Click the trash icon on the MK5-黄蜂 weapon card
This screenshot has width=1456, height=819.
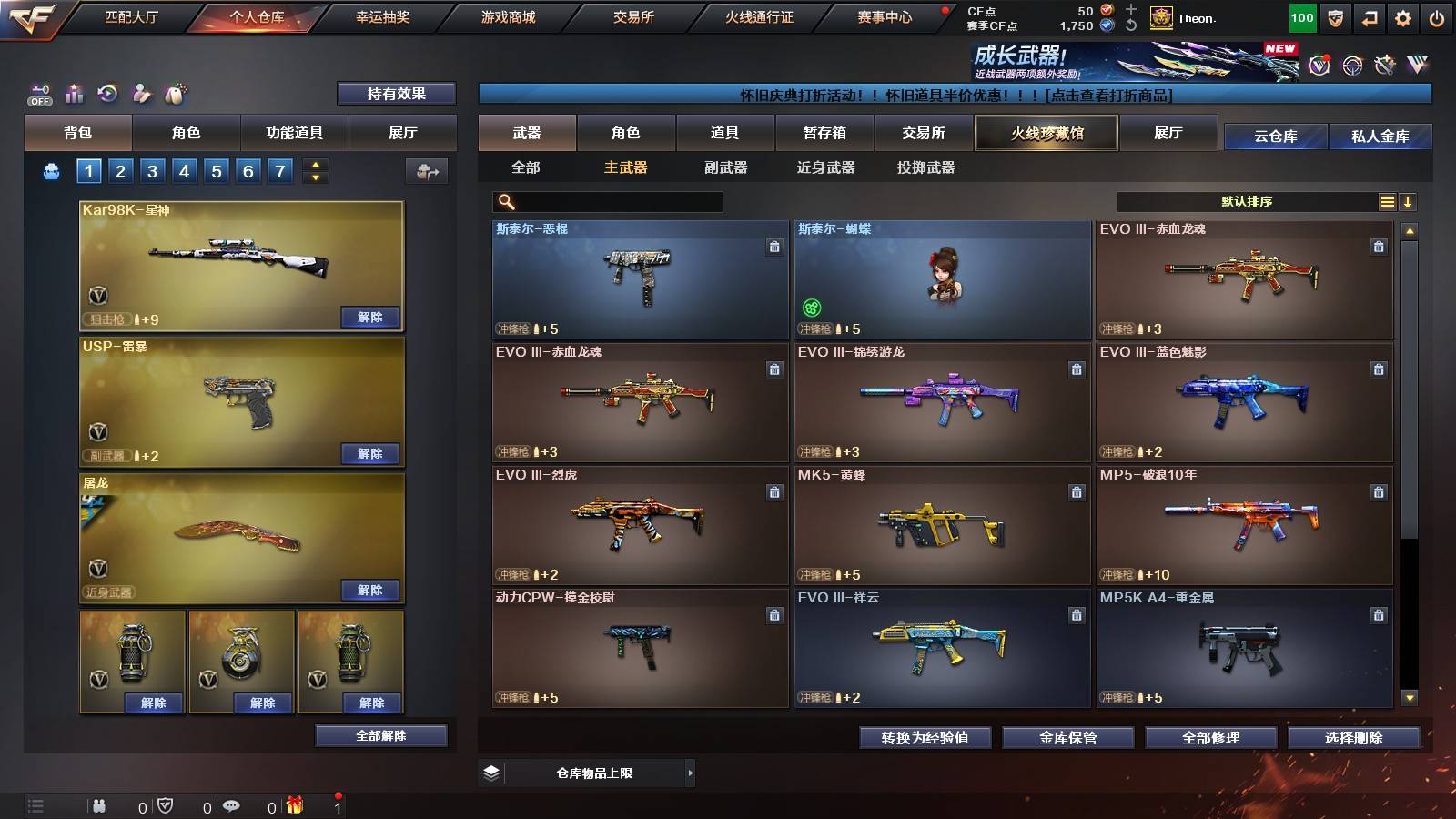pyautogui.click(x=1076, y=491)
